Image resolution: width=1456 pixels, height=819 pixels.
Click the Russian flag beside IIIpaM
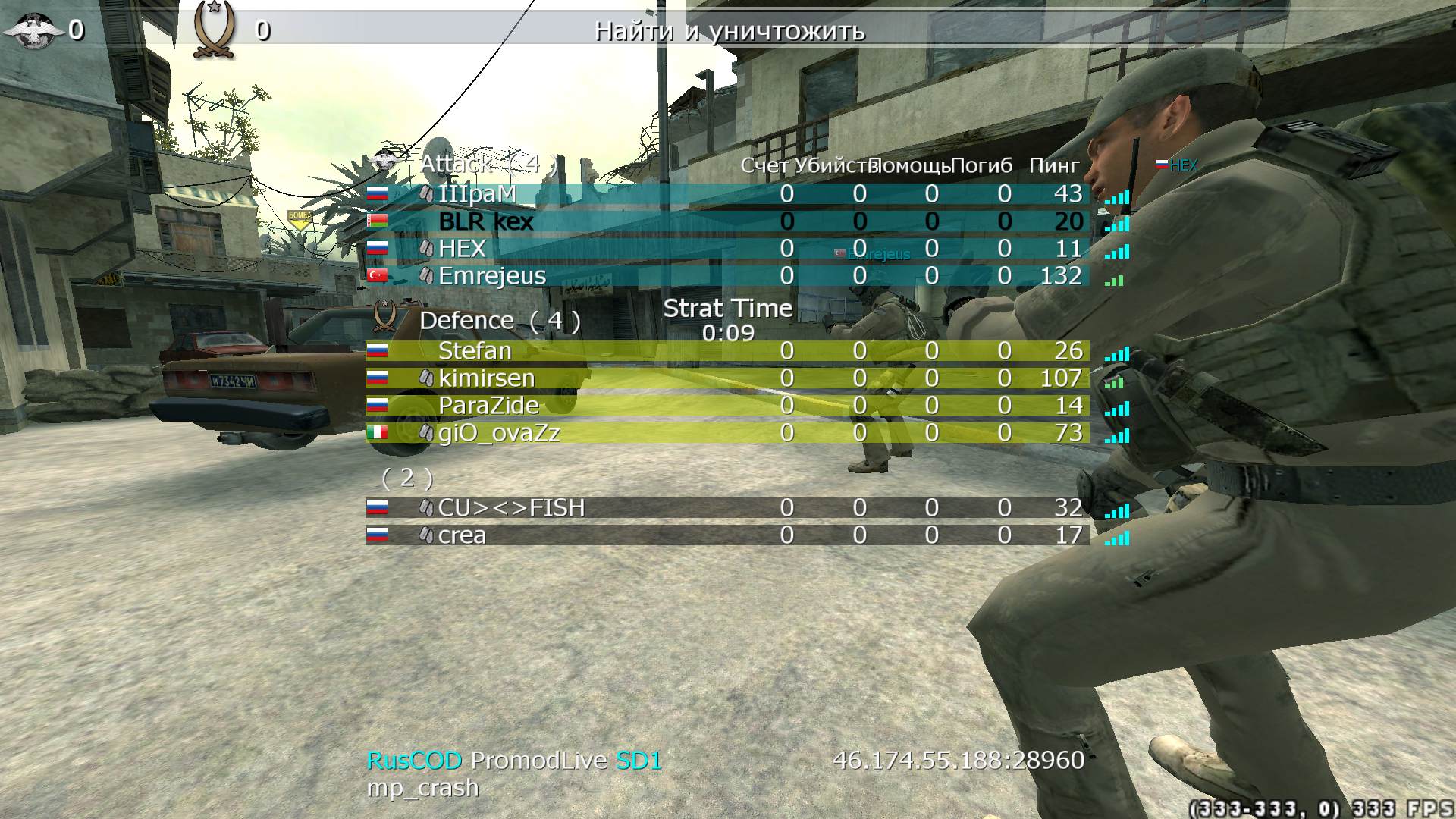pos(377,193)
